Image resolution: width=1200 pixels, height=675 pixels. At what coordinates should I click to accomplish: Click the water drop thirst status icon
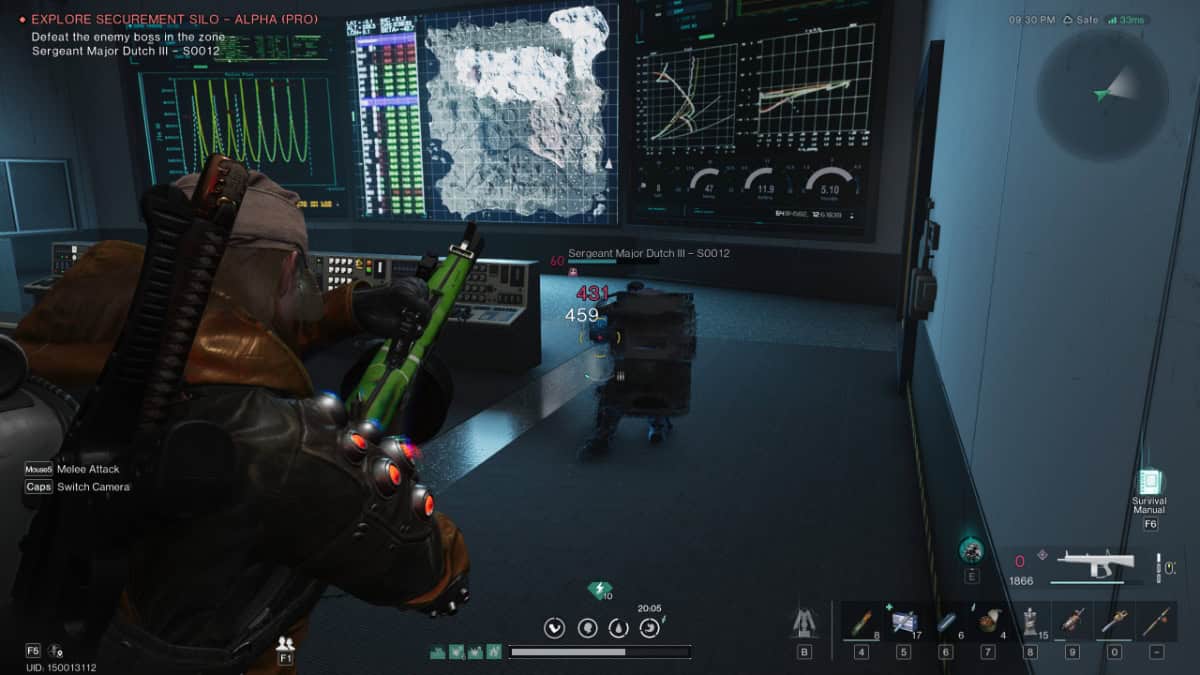(618, 628)
